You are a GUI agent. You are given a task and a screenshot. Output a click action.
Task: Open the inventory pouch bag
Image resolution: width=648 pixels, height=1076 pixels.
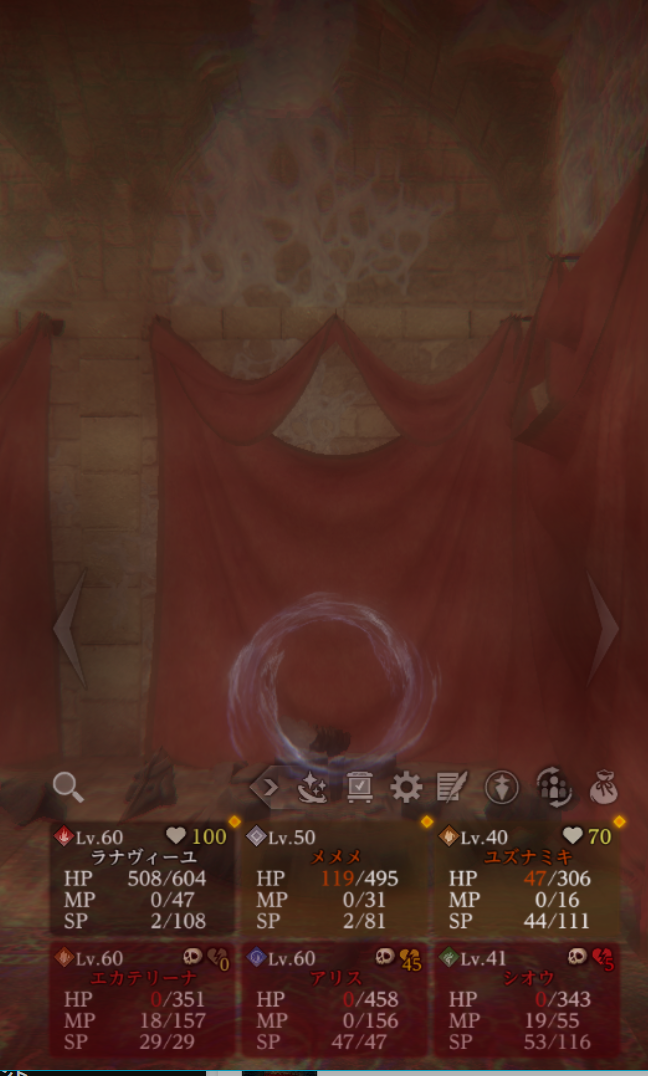tap(604, 788)
